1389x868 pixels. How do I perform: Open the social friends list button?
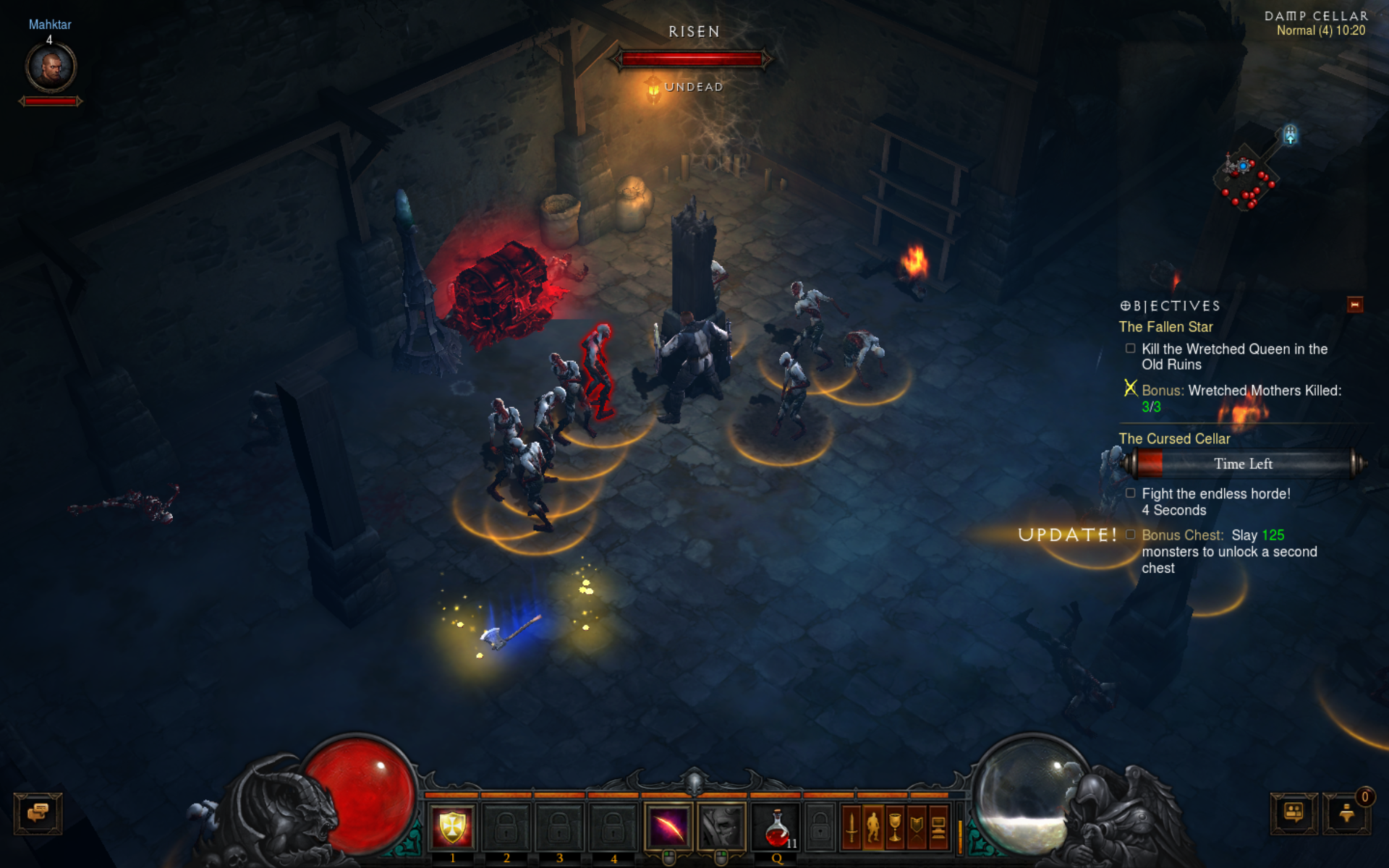point(1294,813)
